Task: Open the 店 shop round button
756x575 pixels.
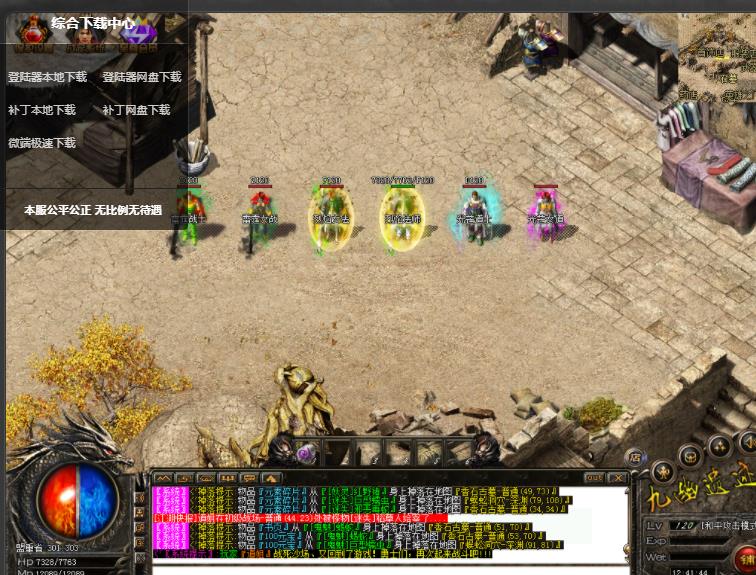Action: (632, 457)
